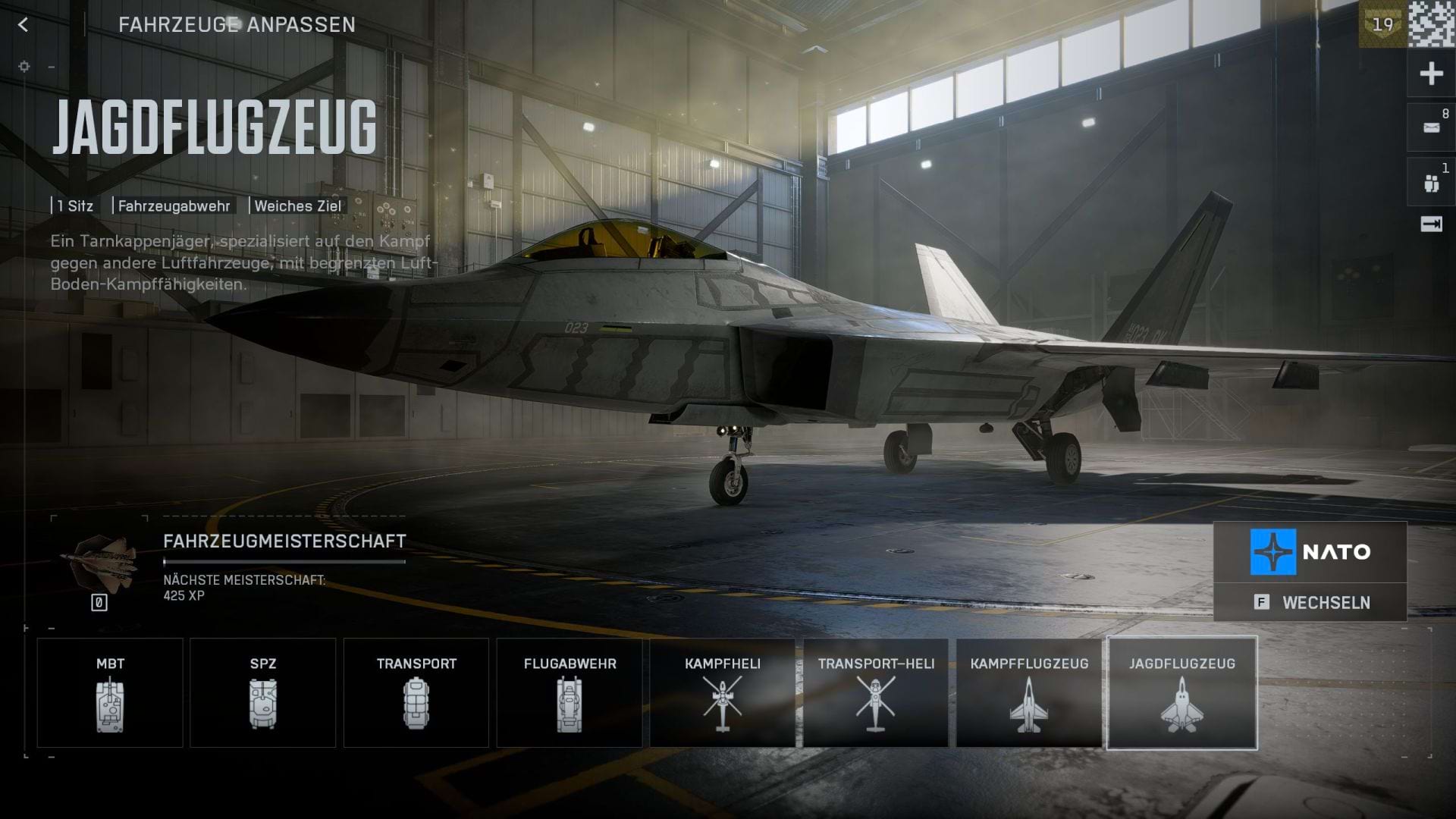This screenshot has height=819, width=1456.
Task: View the rank 19 badge
Action: pyautogui.click(x=1382, y=24)
